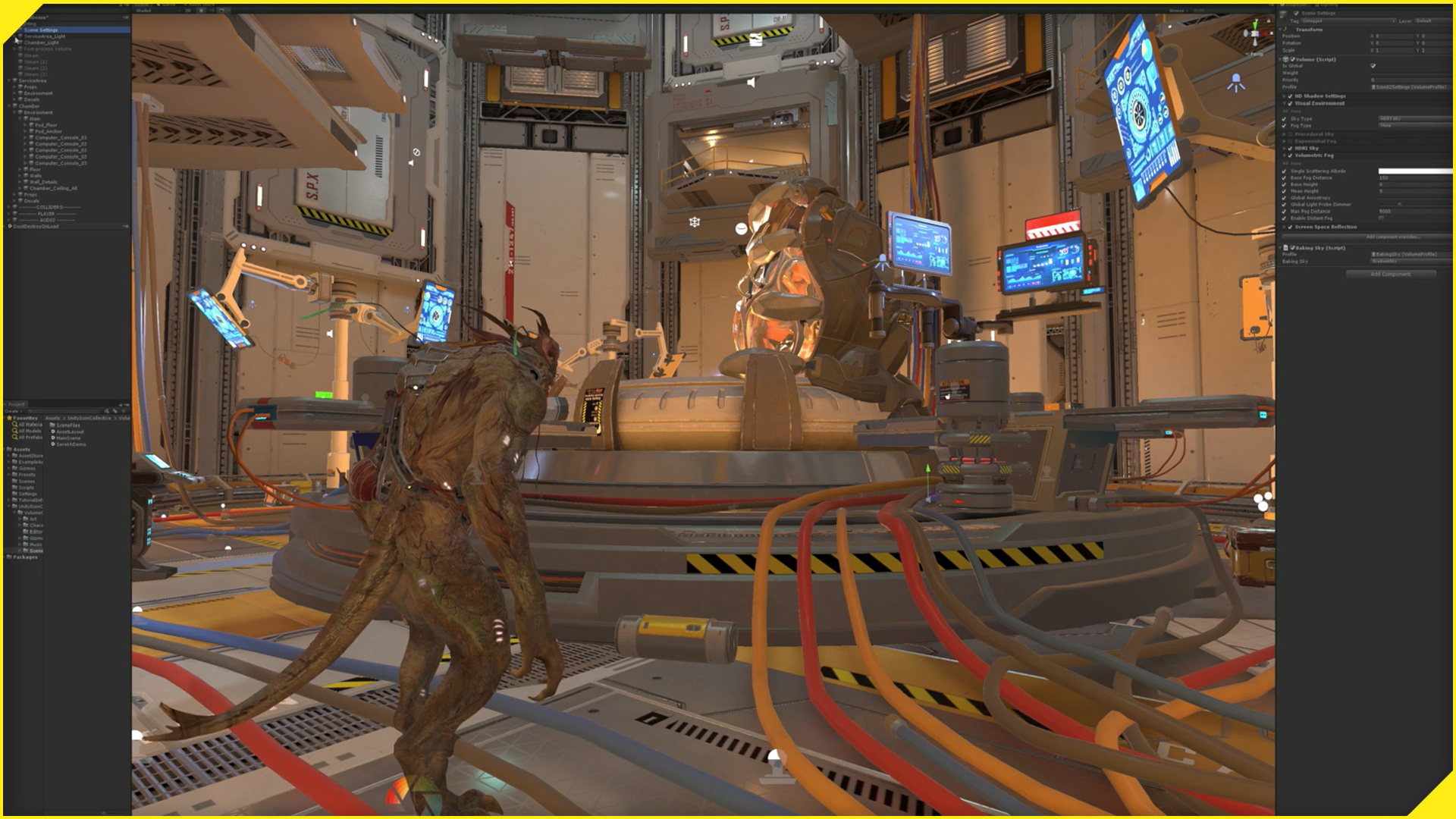
Task: Click the Volume (Script) cube icon
Action: 1285,59
